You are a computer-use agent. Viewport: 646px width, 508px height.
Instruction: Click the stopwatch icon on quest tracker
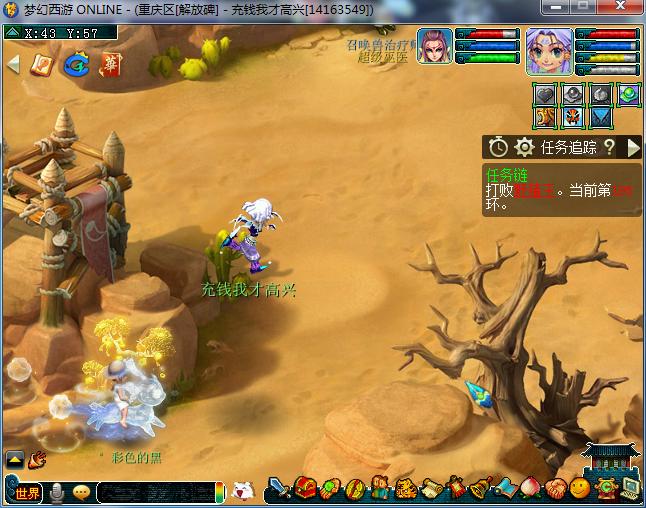[x=498, y=148]
